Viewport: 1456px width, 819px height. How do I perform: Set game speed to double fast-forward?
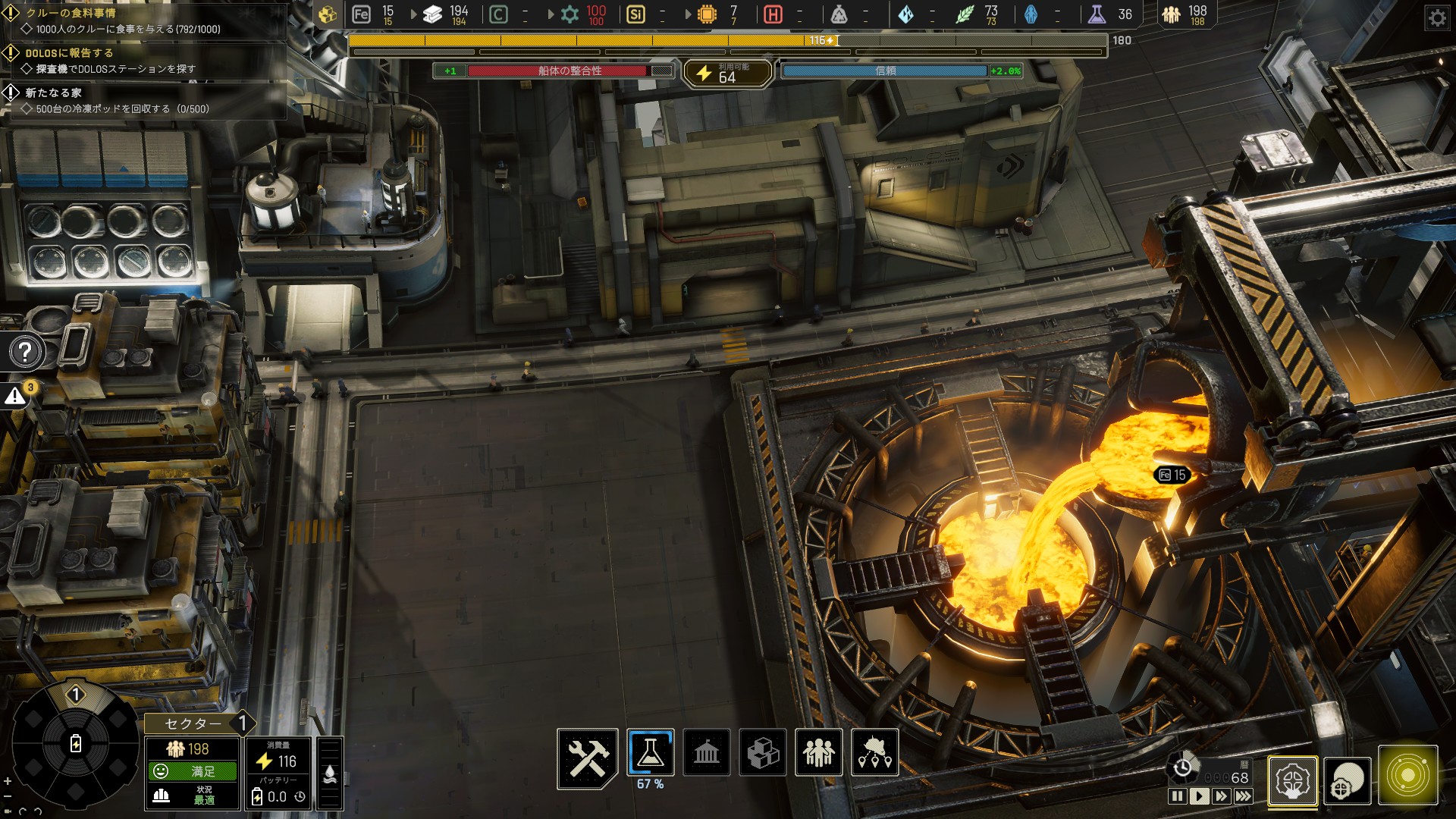point(1221,796)
